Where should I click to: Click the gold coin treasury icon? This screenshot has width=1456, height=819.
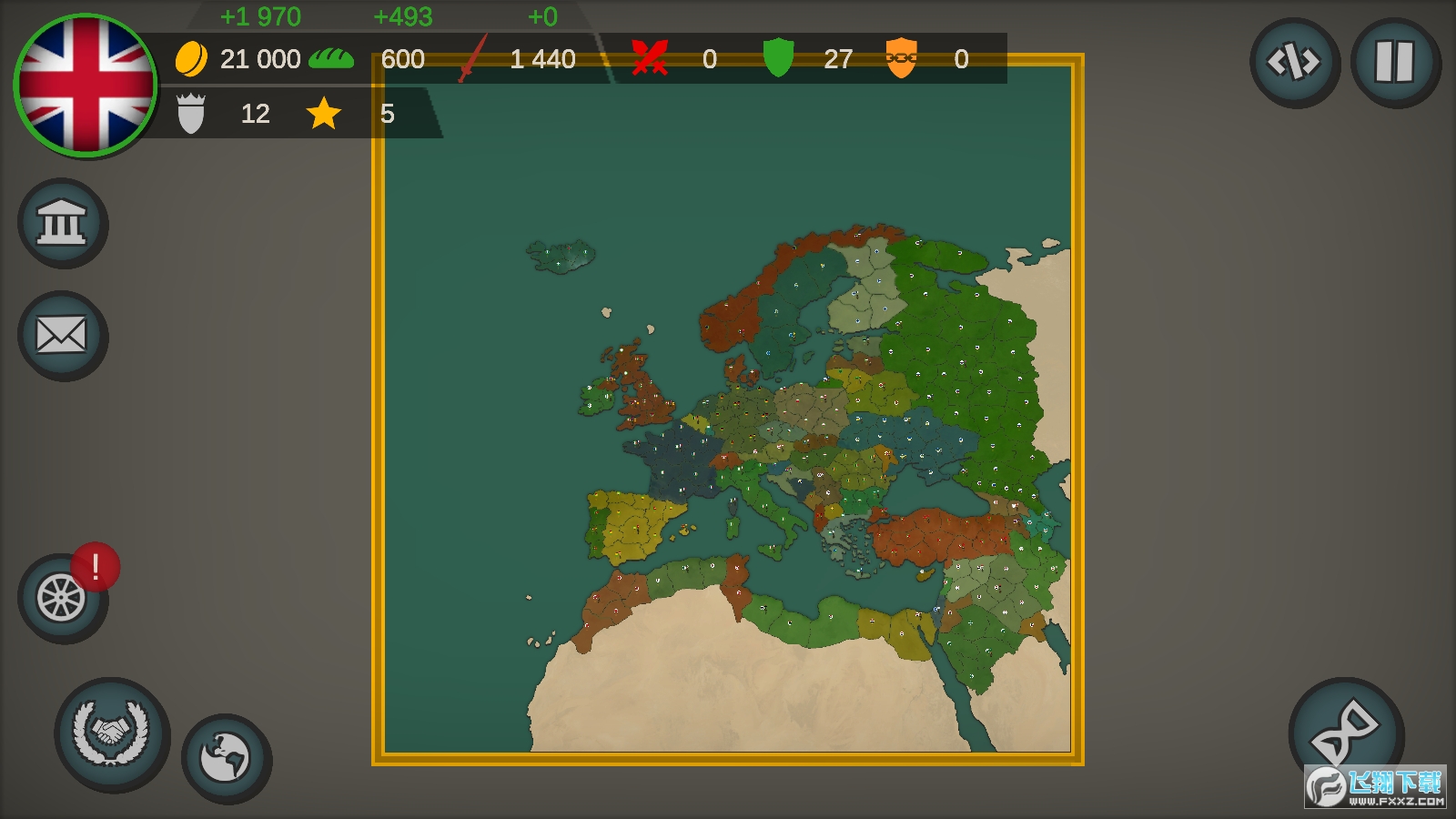coord(191,59)
